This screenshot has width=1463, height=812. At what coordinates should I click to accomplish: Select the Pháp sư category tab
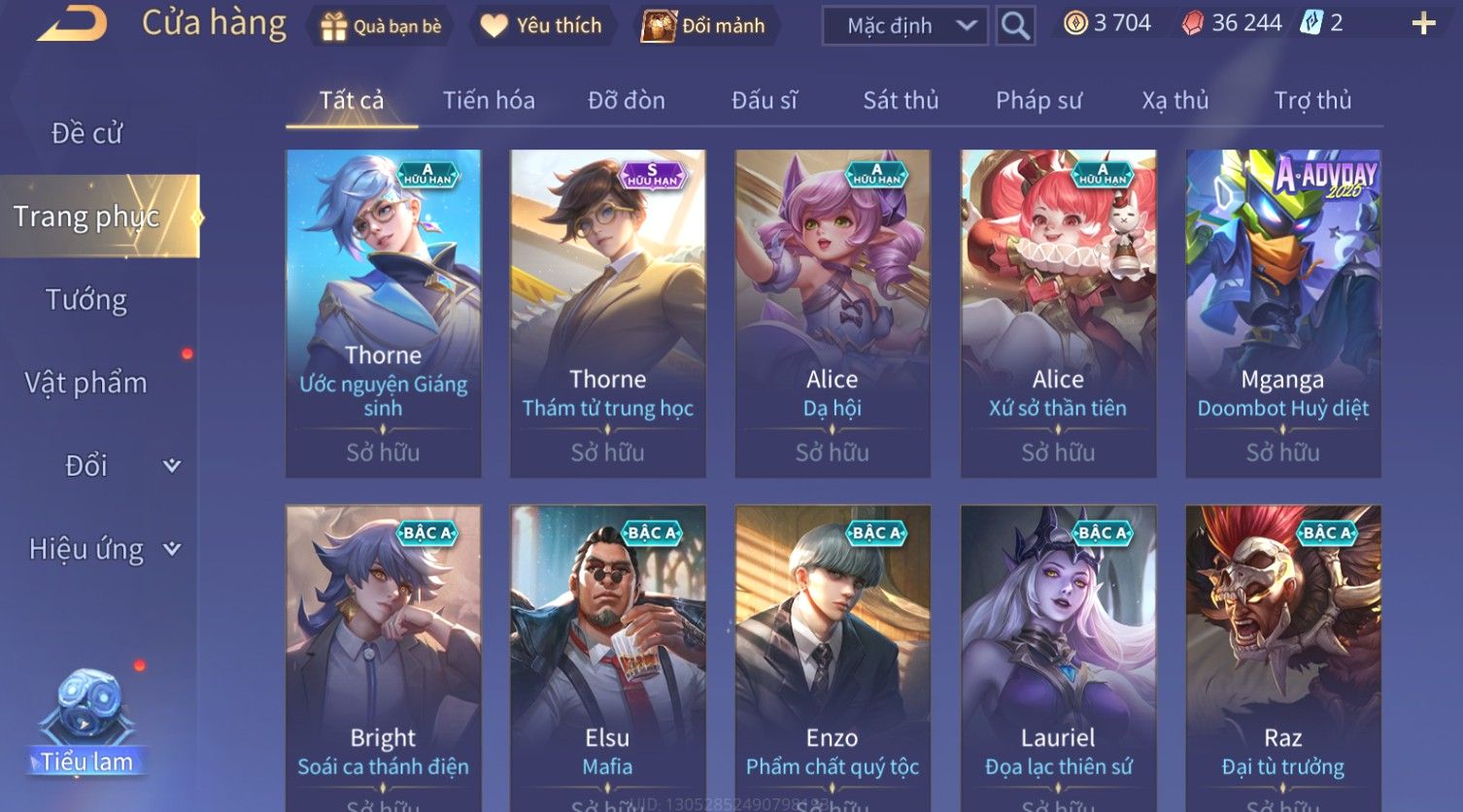pos(1038,100)
